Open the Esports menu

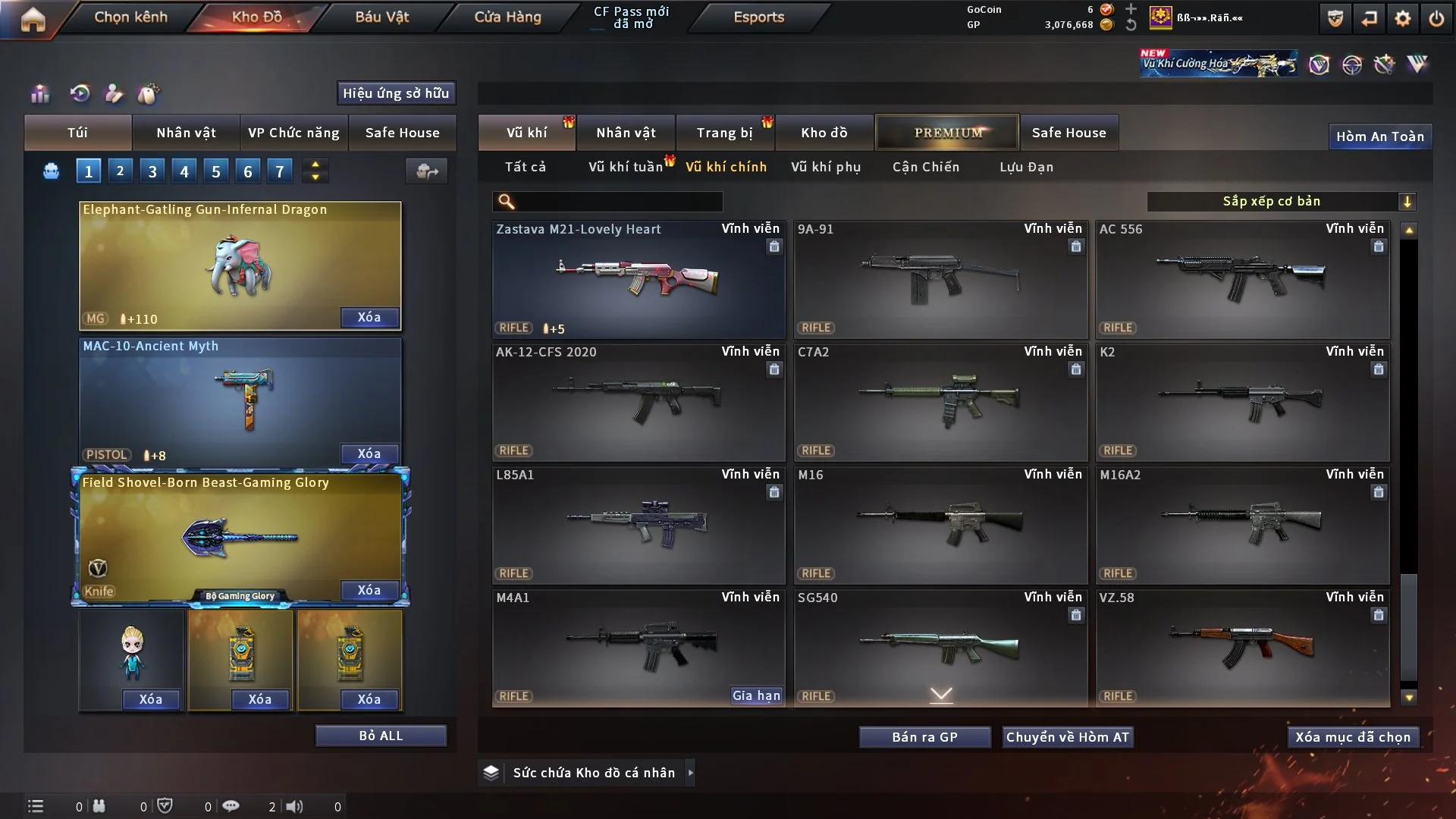758,17
